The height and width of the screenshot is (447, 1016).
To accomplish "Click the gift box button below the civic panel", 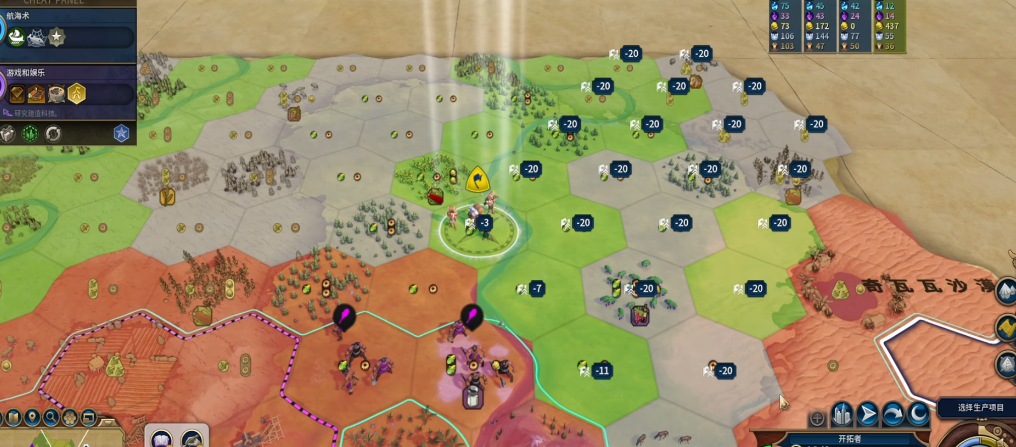I will point(9,133).
